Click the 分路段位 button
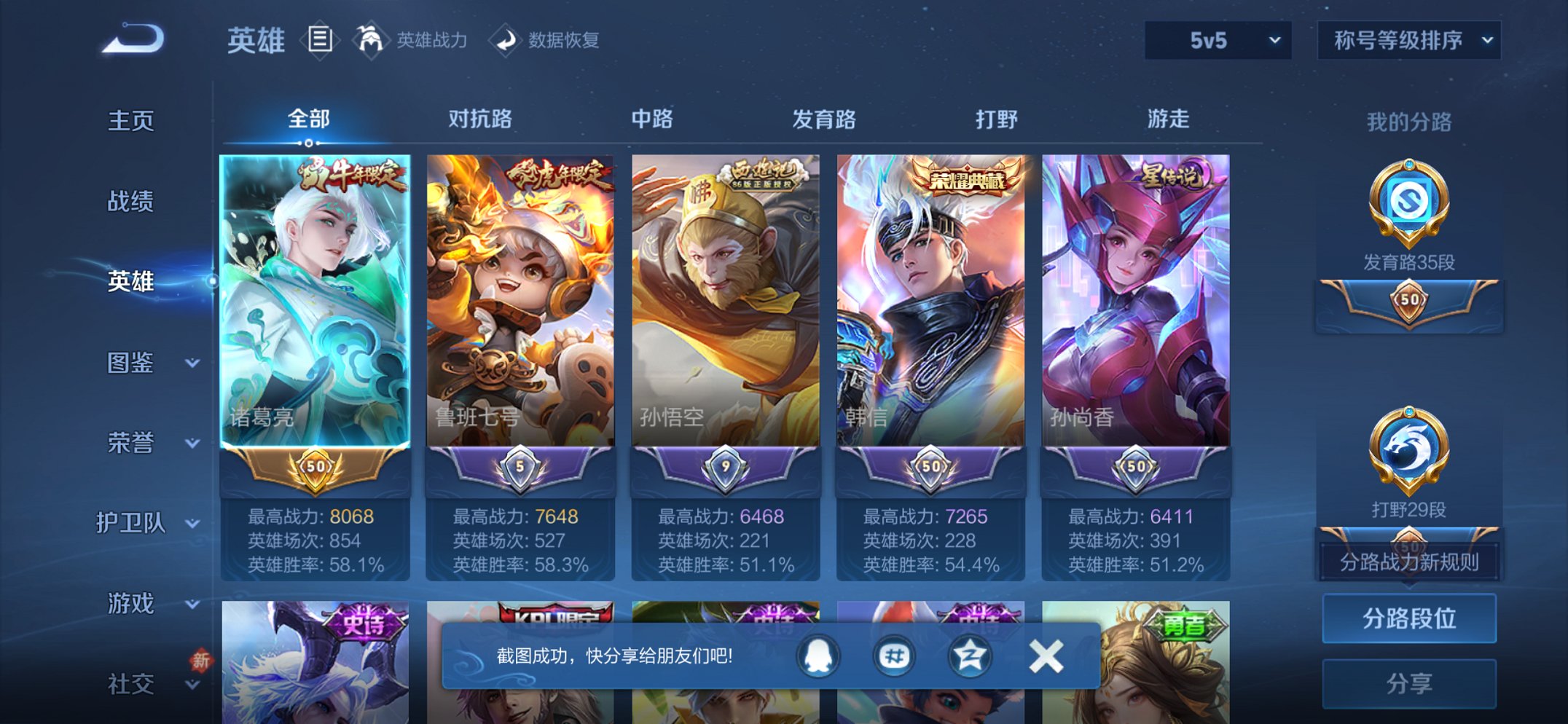Screen dimensions: 1568x724 pyautogui.click(x=1410, y=618)
